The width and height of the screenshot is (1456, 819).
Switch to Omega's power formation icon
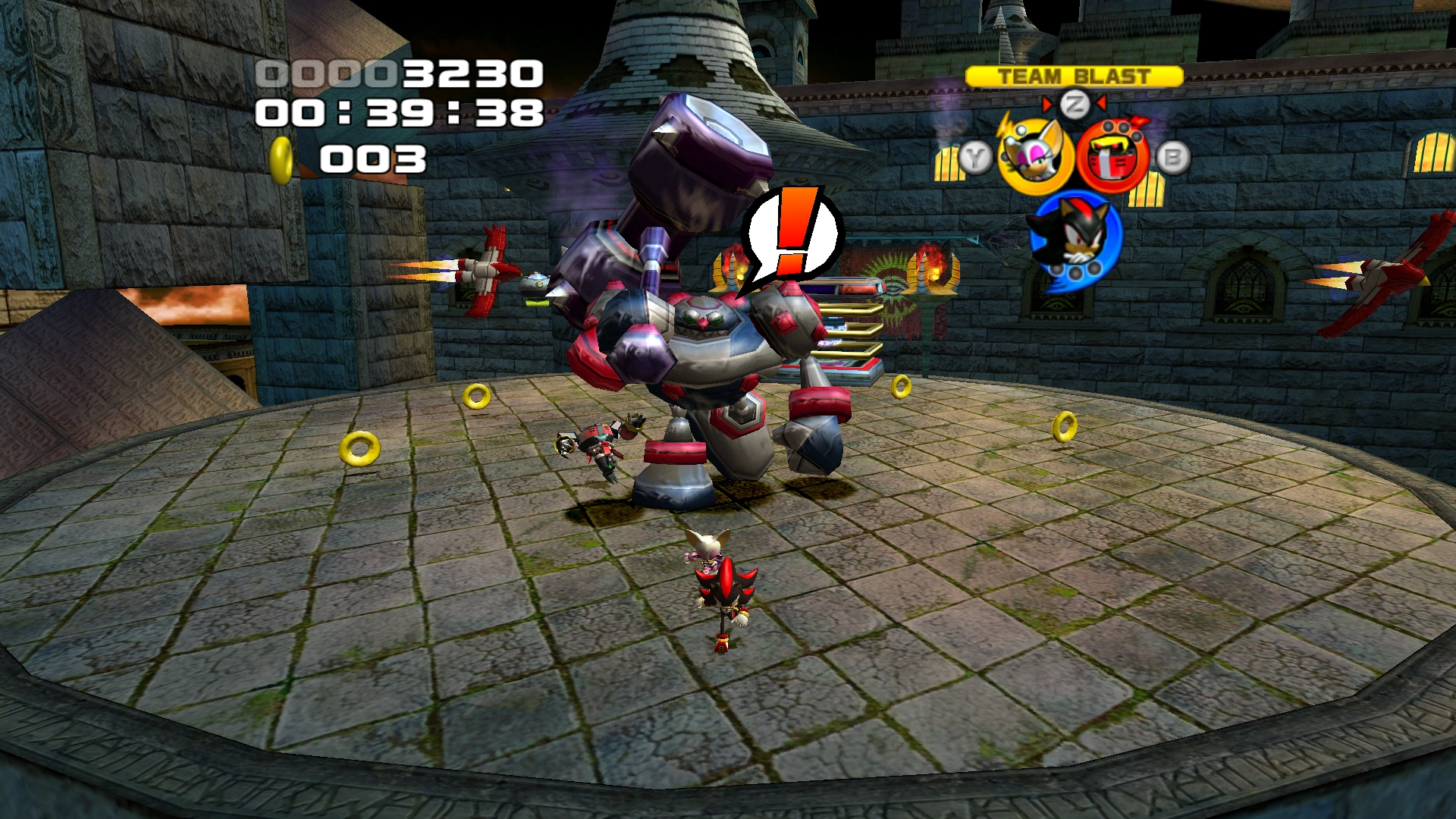[1112, 158]
